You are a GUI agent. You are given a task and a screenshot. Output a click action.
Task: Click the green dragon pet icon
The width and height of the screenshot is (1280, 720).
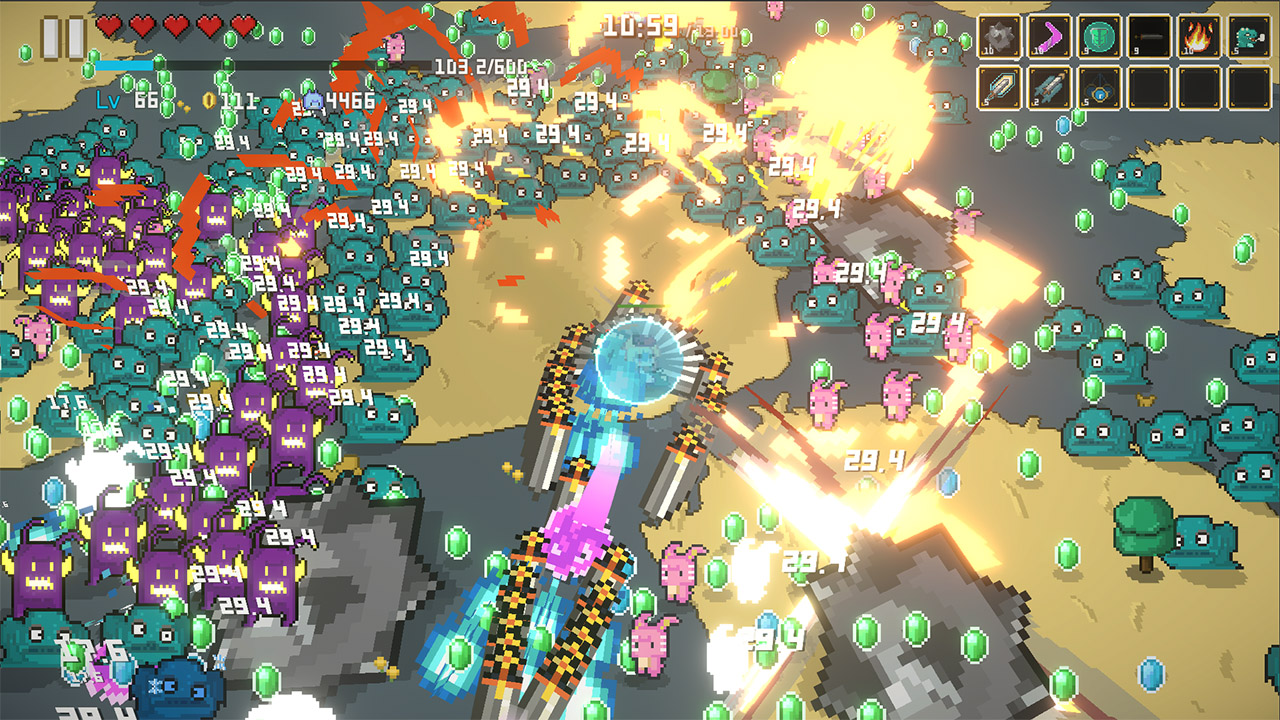pyautogui.click(x=1248, y=36)
